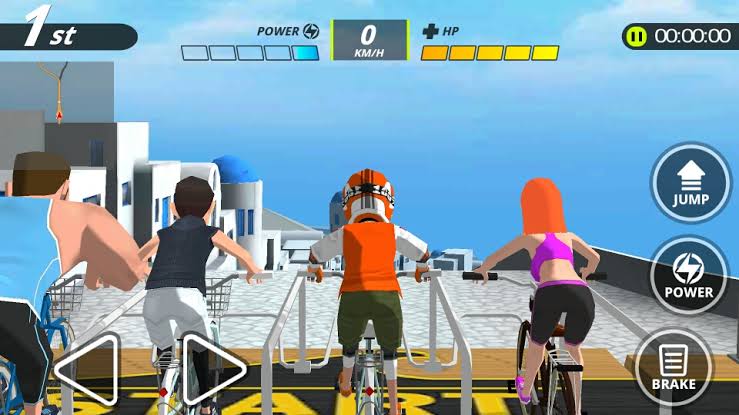This screenshot has width=739, height=415.
Task: Hit the BRAKE button
Action: pos(674,365)
